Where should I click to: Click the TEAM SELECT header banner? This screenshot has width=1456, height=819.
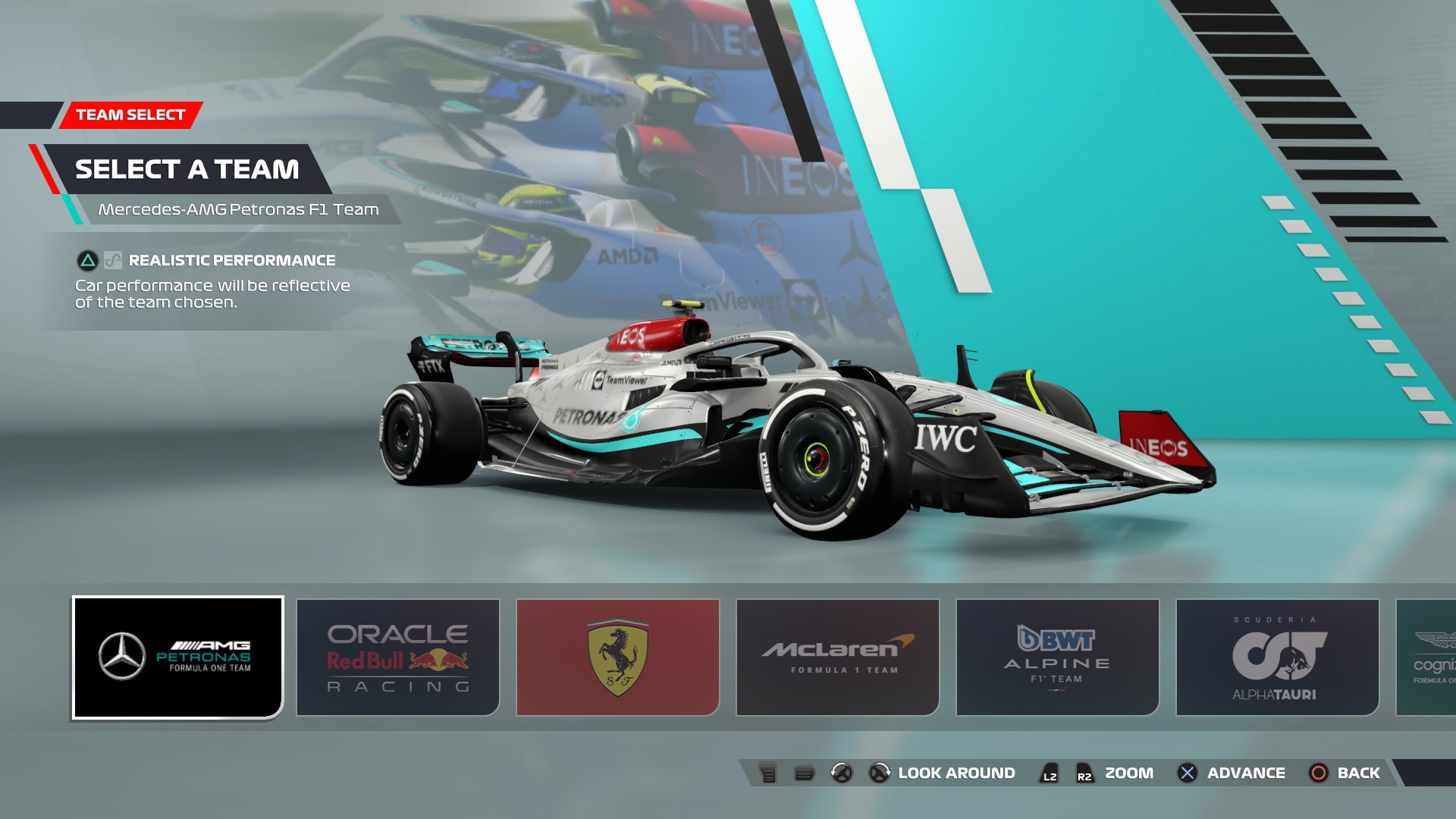tap(130, 115)
